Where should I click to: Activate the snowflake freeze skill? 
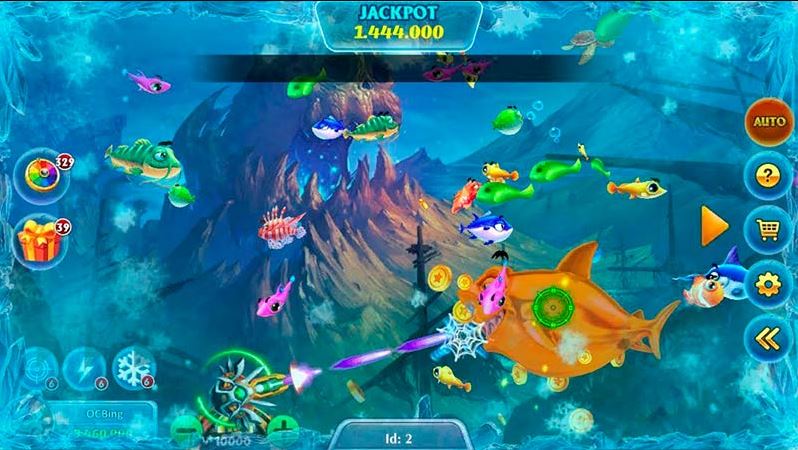[x=132, y=366]
